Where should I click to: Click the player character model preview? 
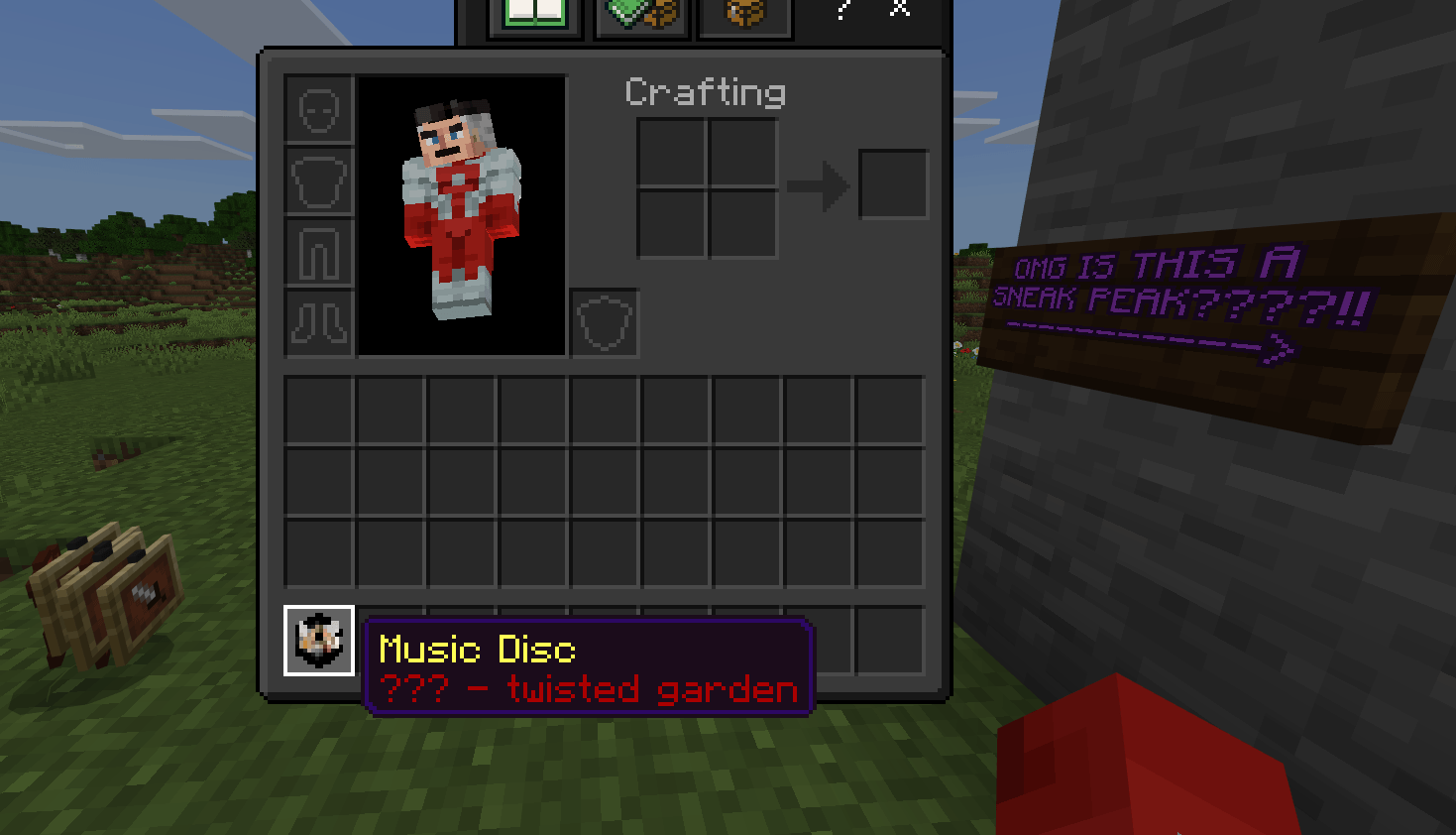pos(459,213)
